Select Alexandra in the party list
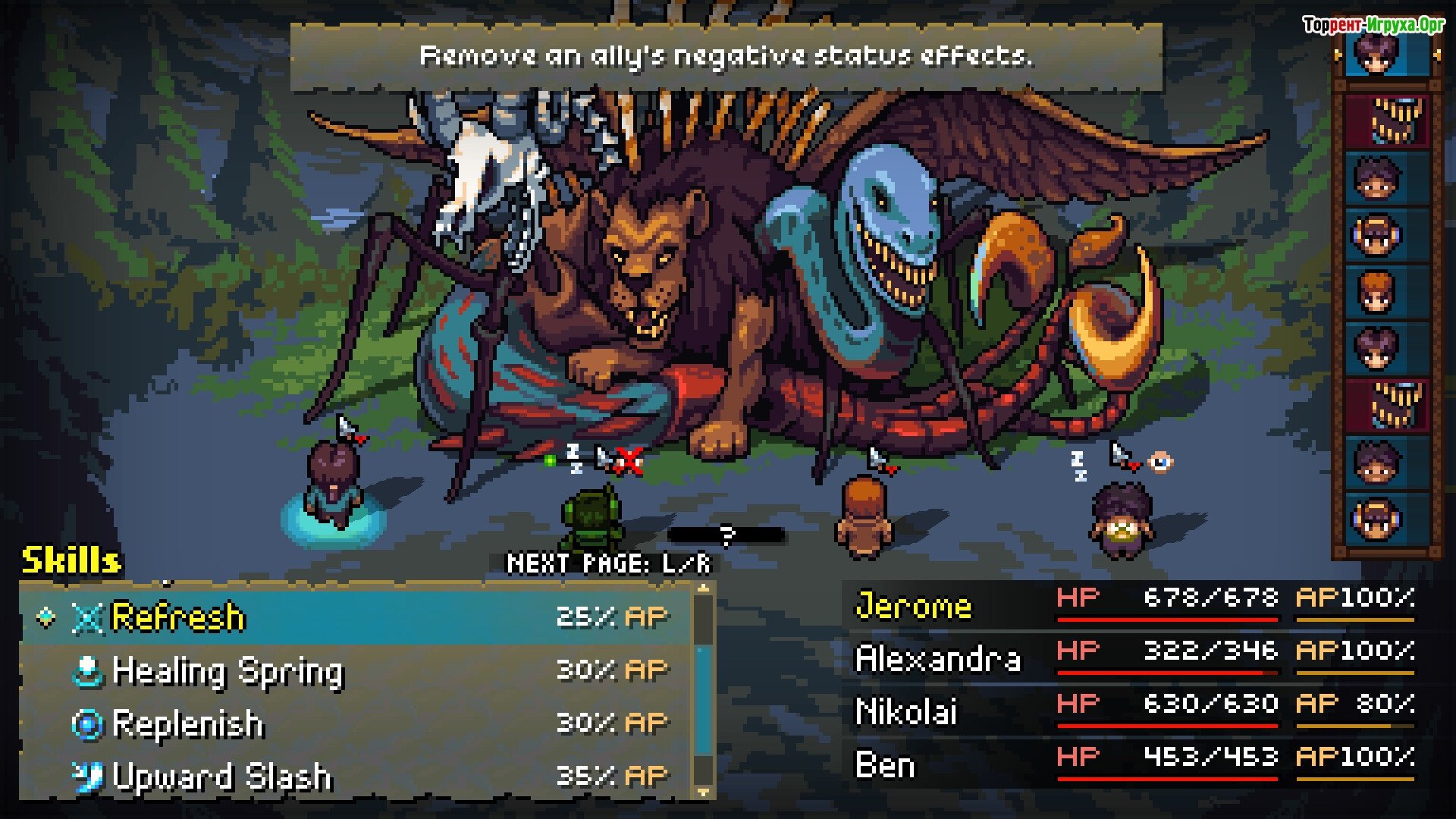This screenshot has height=819, width=1456. tap(938, 659)
